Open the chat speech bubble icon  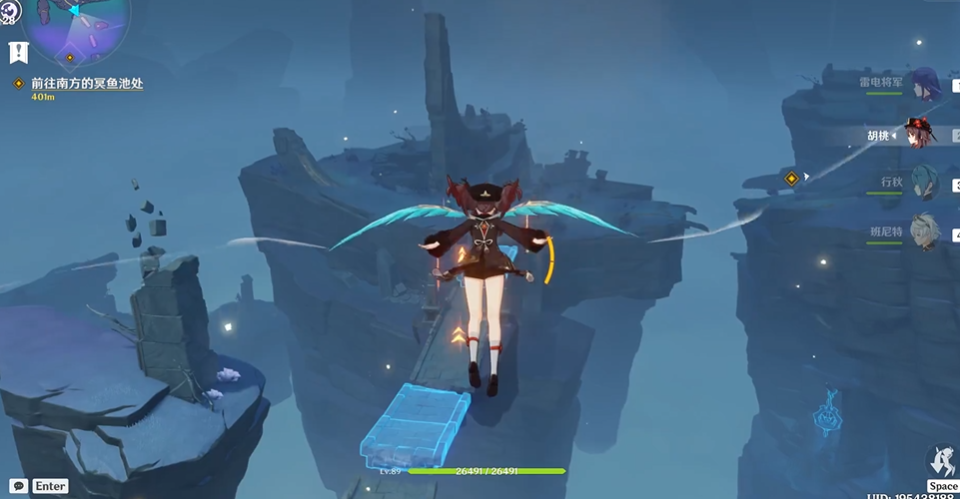tap(19, 486)
